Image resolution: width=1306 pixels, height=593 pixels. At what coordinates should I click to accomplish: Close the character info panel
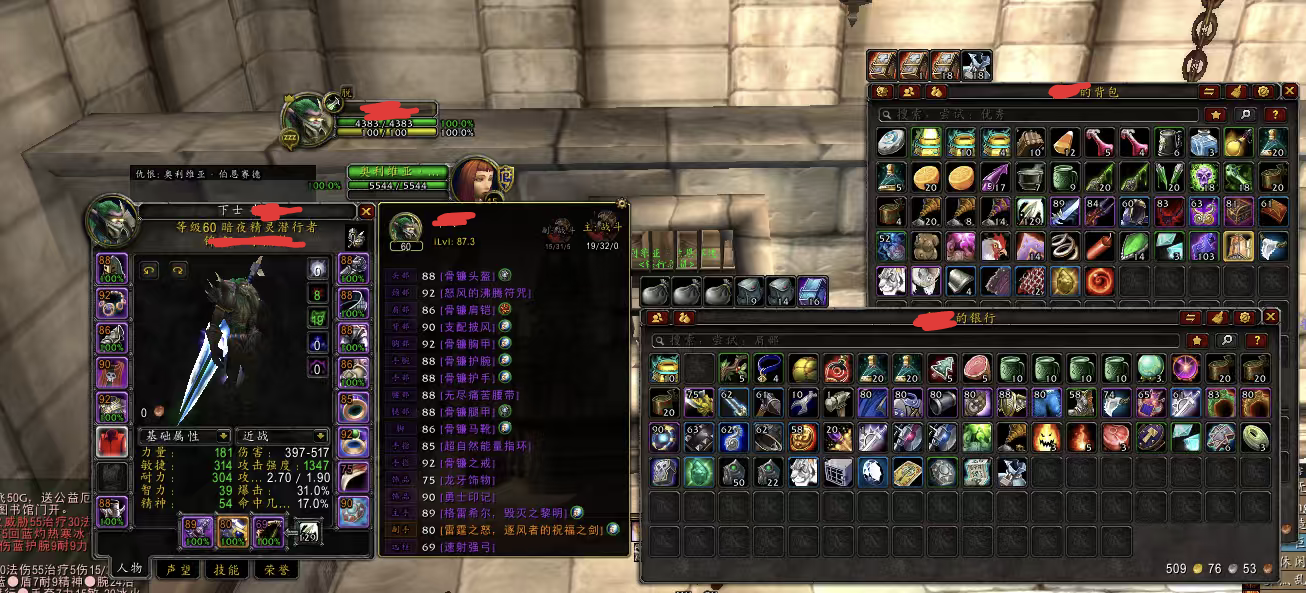click(367, 212)
